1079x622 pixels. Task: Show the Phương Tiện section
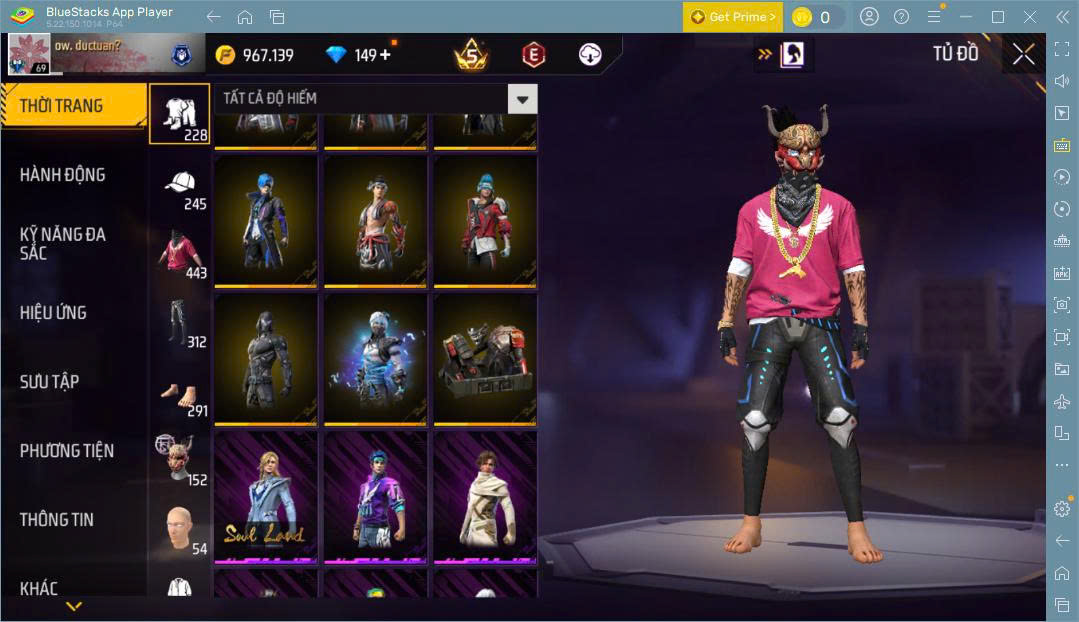pos(66,451)
